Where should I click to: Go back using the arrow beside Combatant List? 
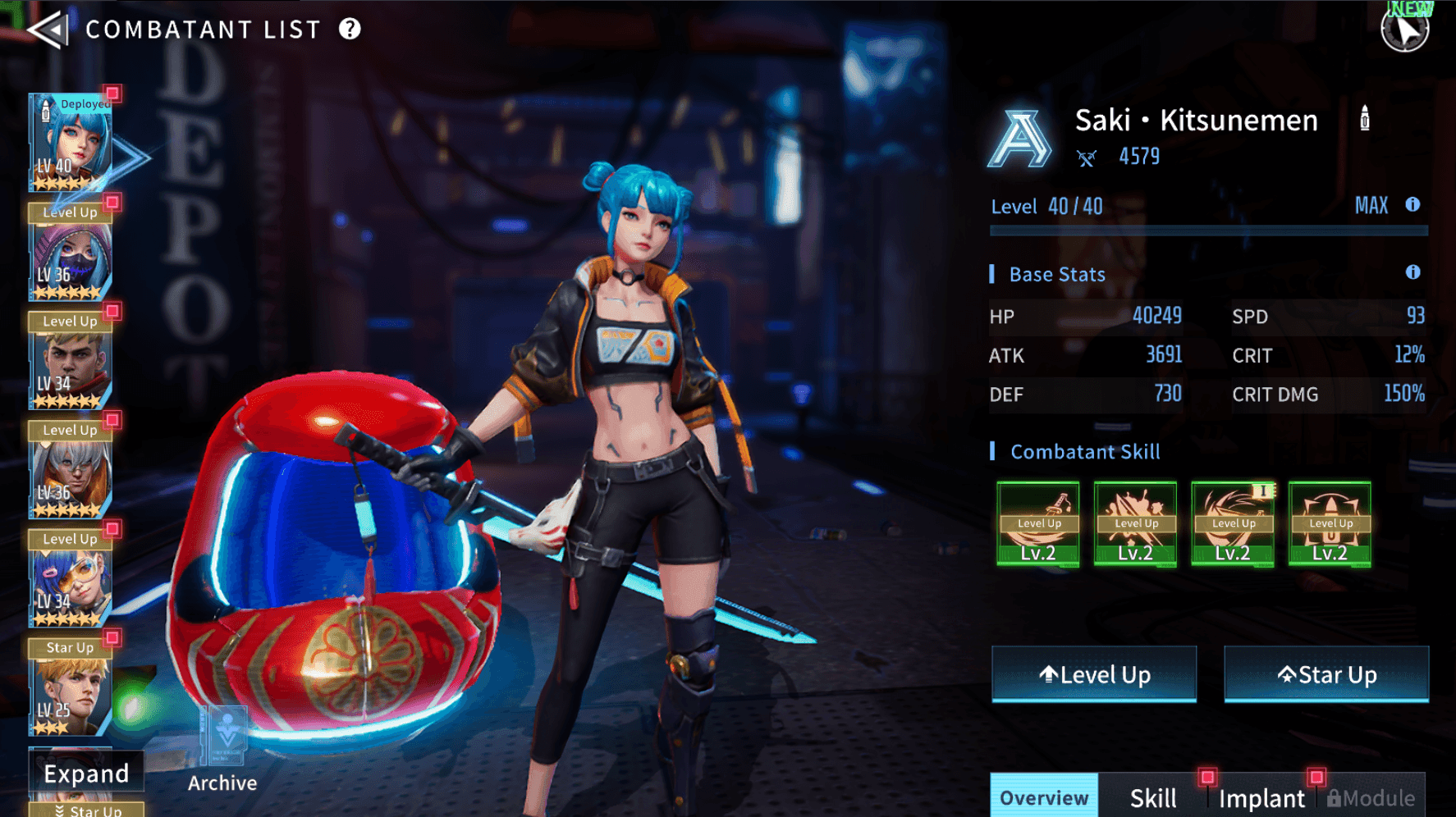click(48, 30)
